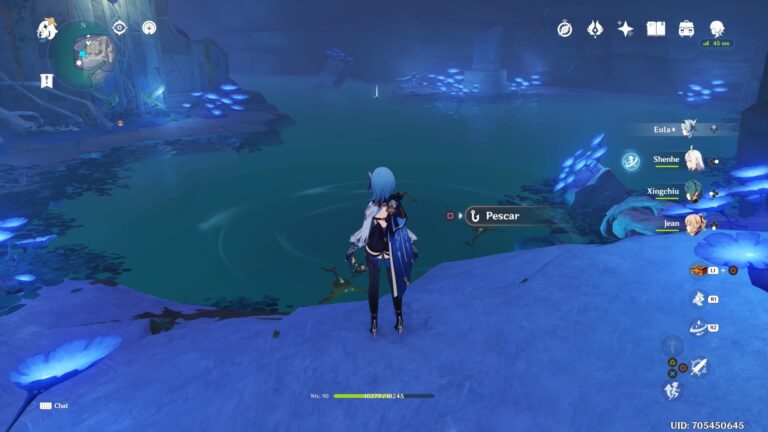
Task: Open the Adventurer Handbook book icon
Action: pyautogui.click(x=656, y=29)
